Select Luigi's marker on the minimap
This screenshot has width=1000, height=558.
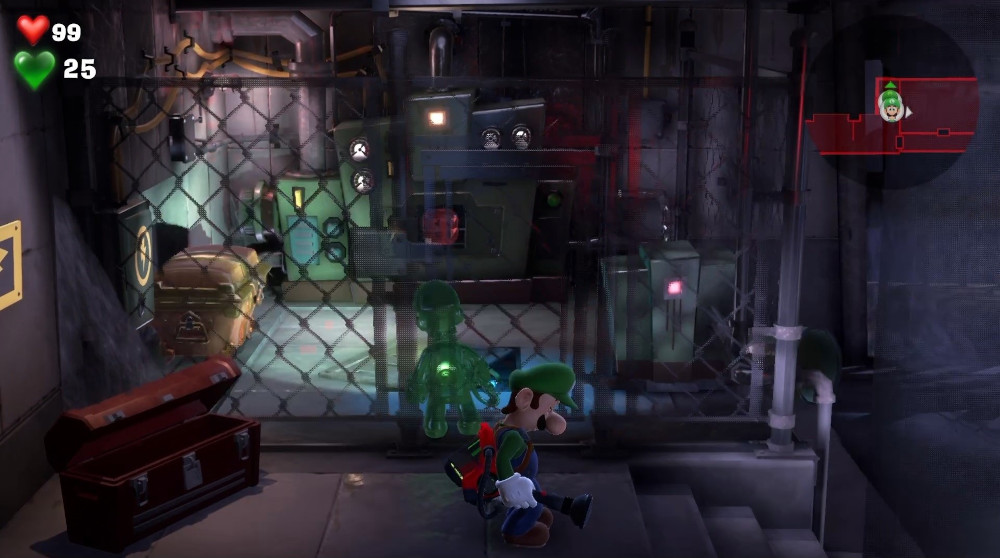coord(889,103)
